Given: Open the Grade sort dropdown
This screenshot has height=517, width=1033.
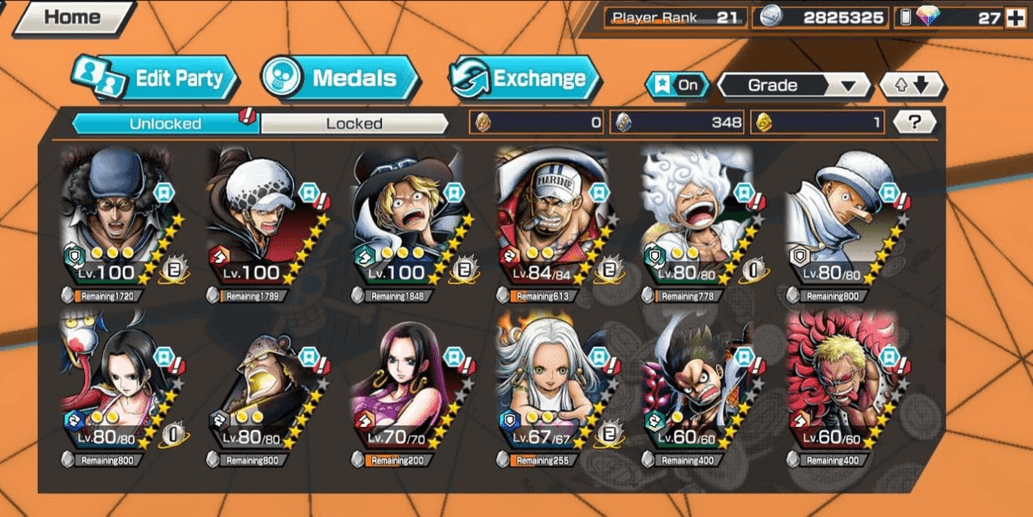Looking at the screenshot, I should coord(794,85).
